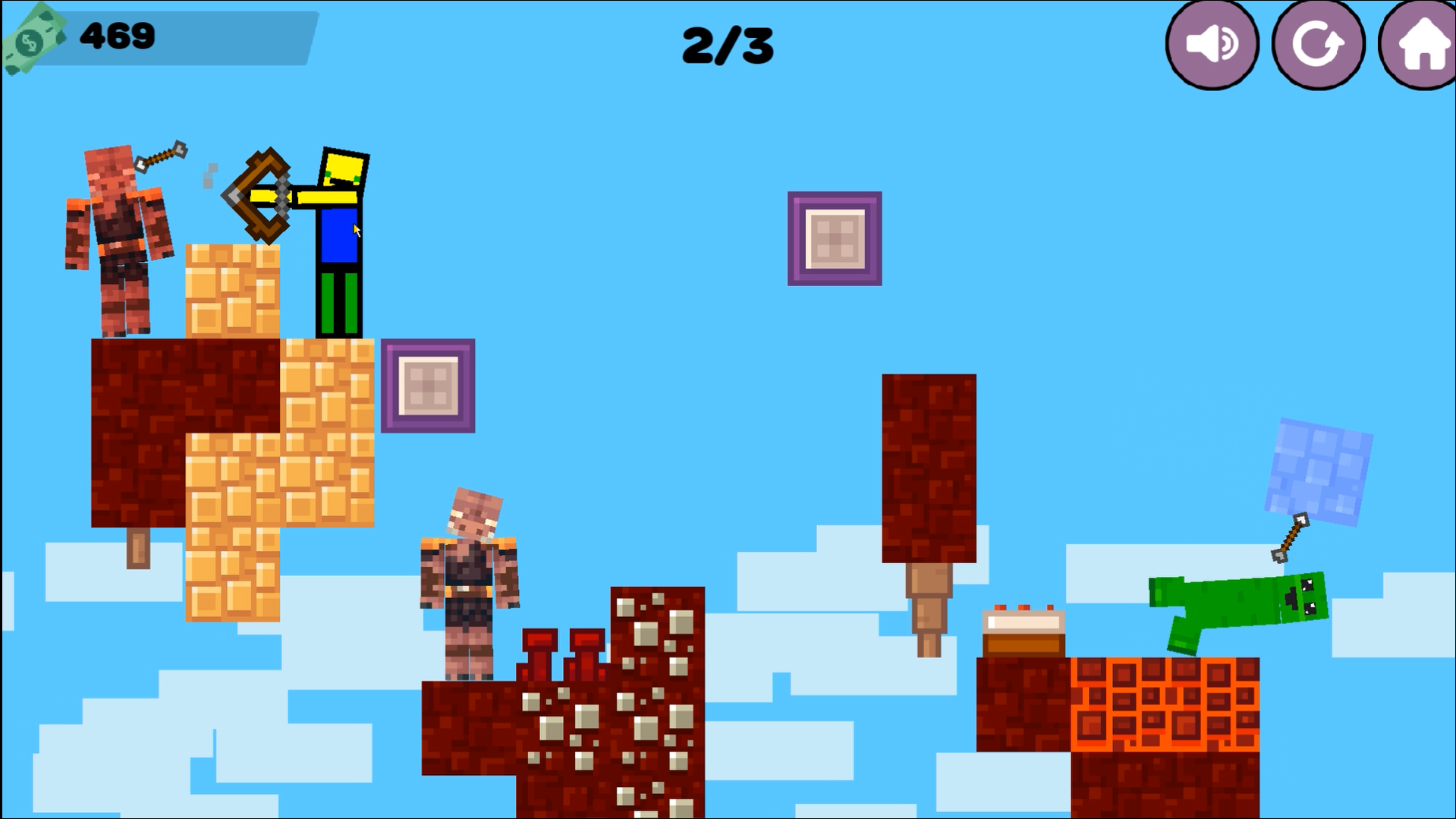Click the floating purple framed window on the right
This screenshot has height=819, width=1456.
pos(835,238)
